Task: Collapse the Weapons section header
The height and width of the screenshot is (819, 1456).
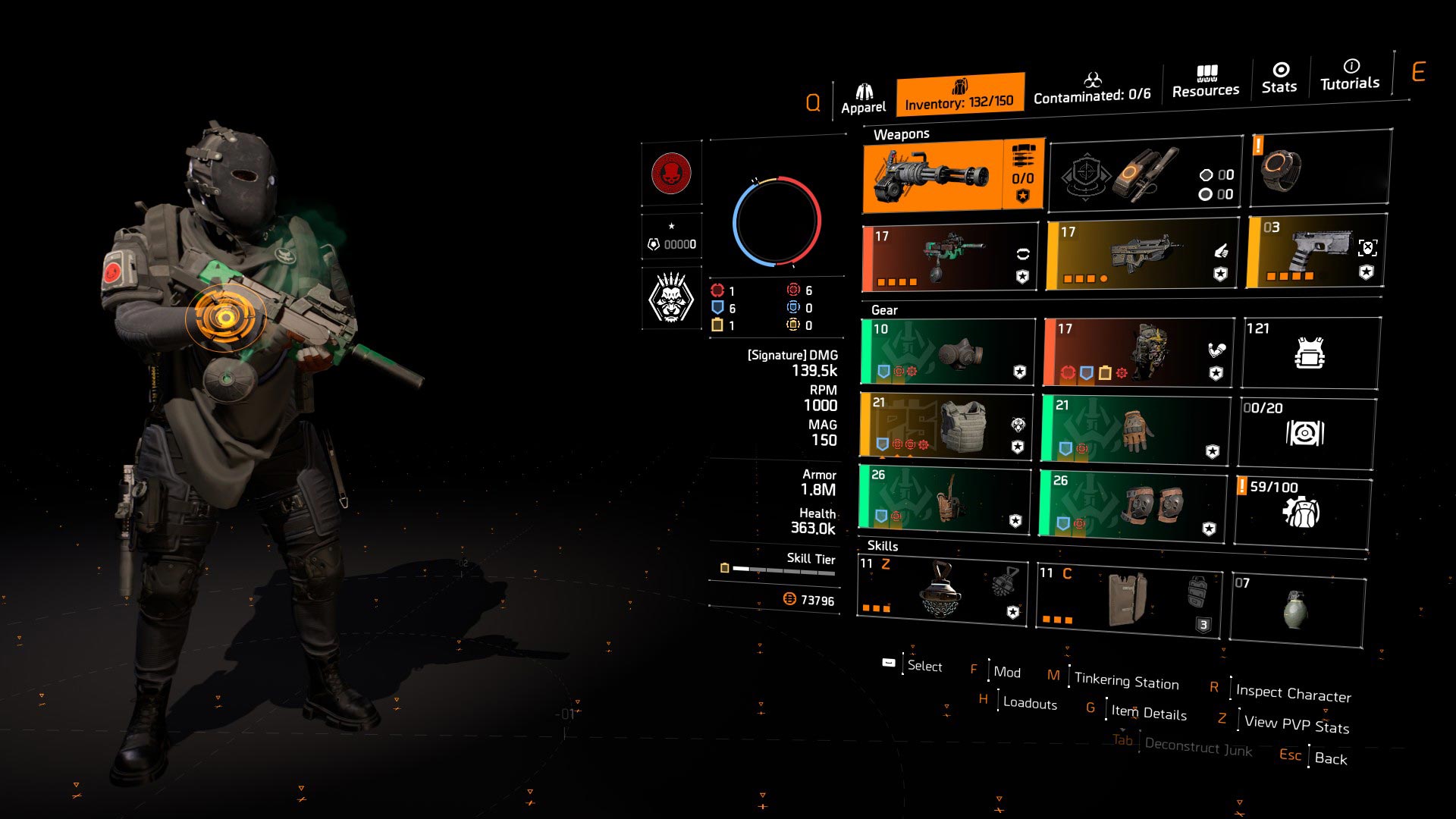Action: pyautogui.click(x=903, y=134)
